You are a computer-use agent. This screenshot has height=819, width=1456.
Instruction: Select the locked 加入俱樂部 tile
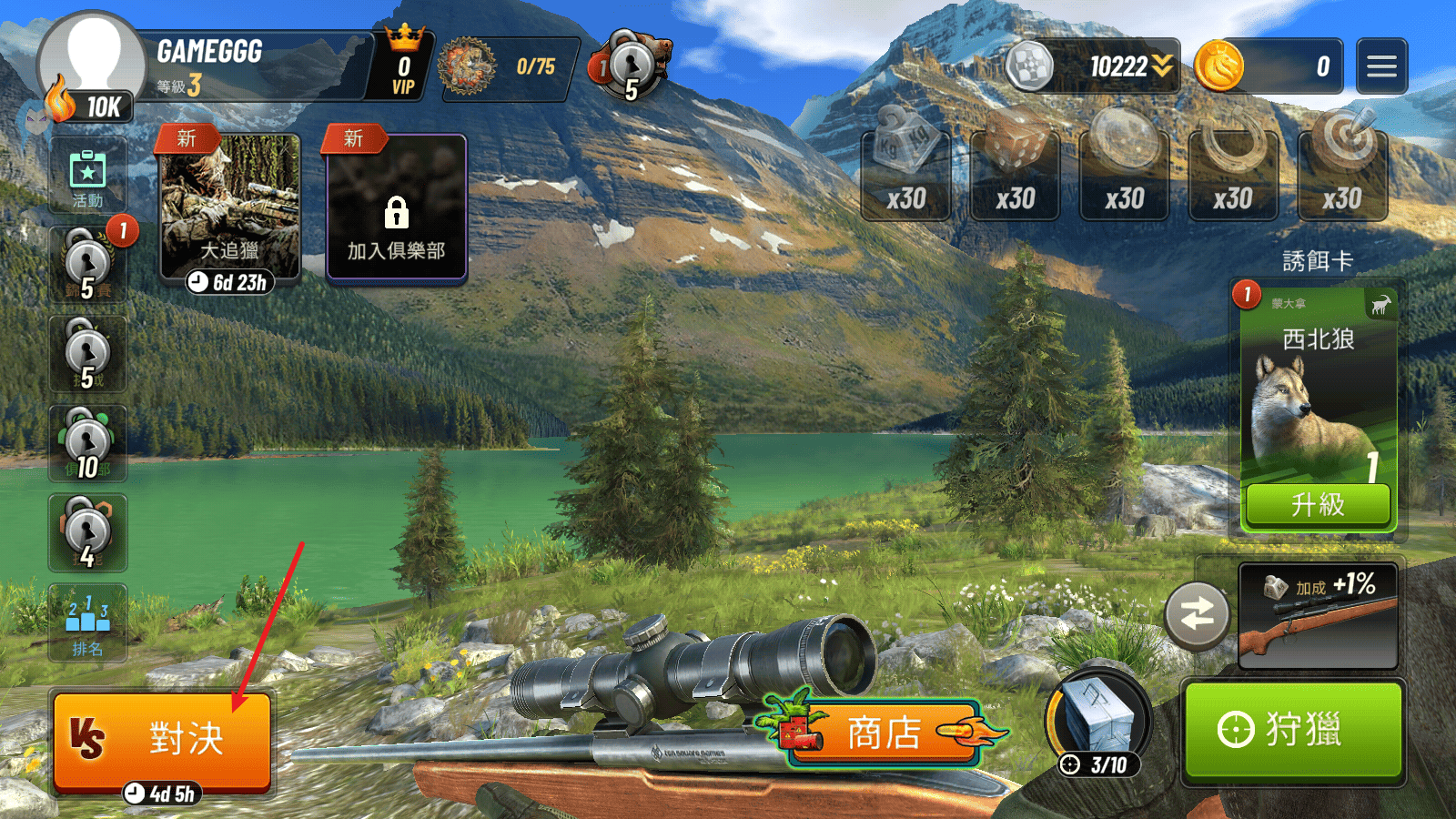coord(396,209)
